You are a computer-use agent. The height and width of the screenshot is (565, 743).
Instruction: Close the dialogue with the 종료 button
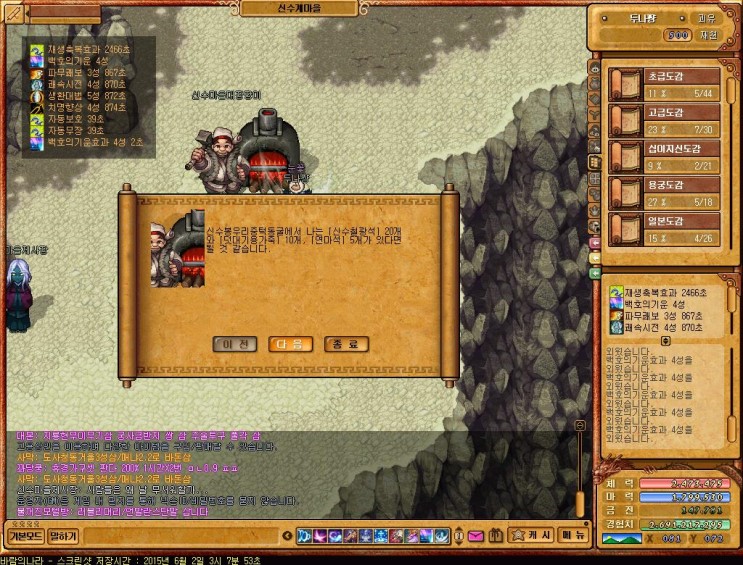pyautogui.click(x=346, y=344)
